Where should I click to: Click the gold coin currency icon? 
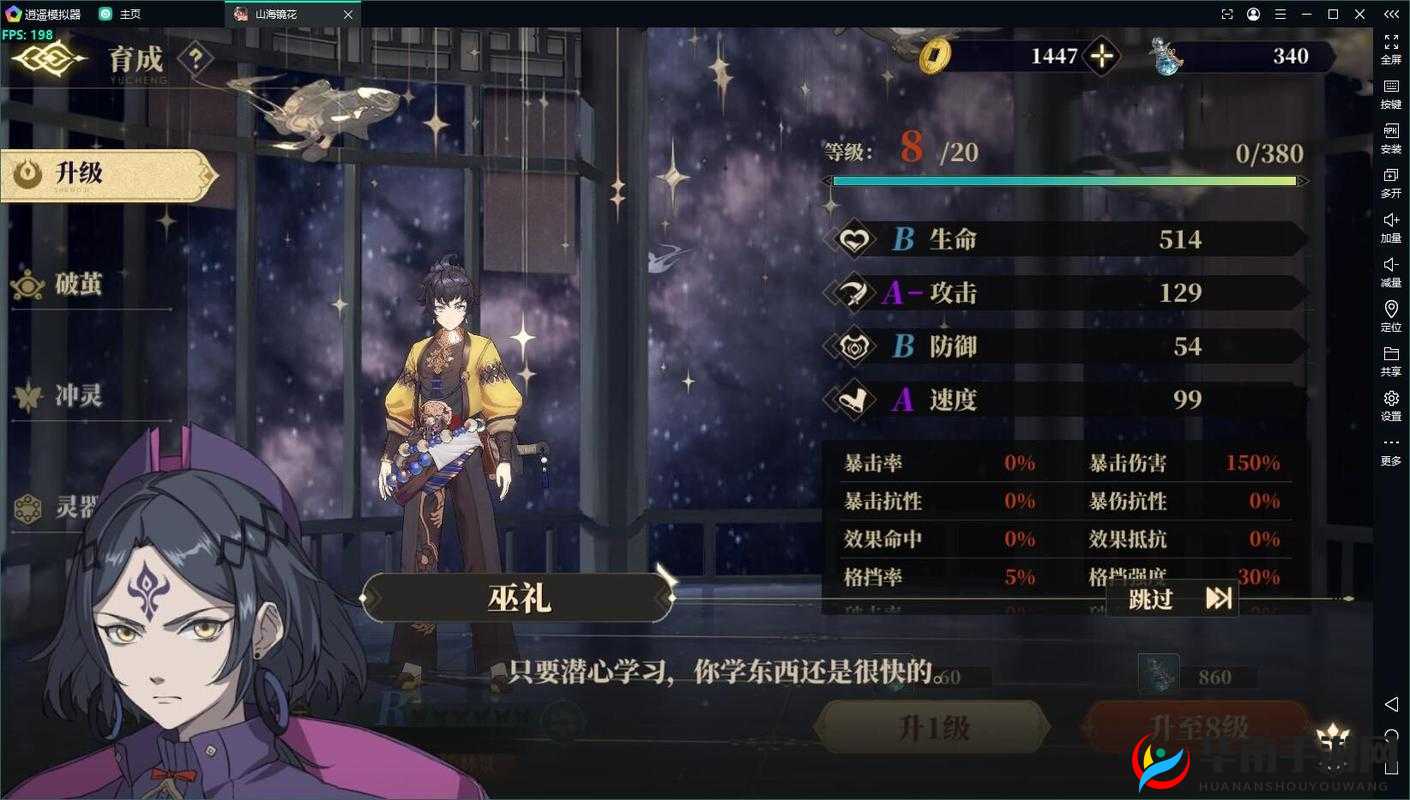tap(937, 57)
